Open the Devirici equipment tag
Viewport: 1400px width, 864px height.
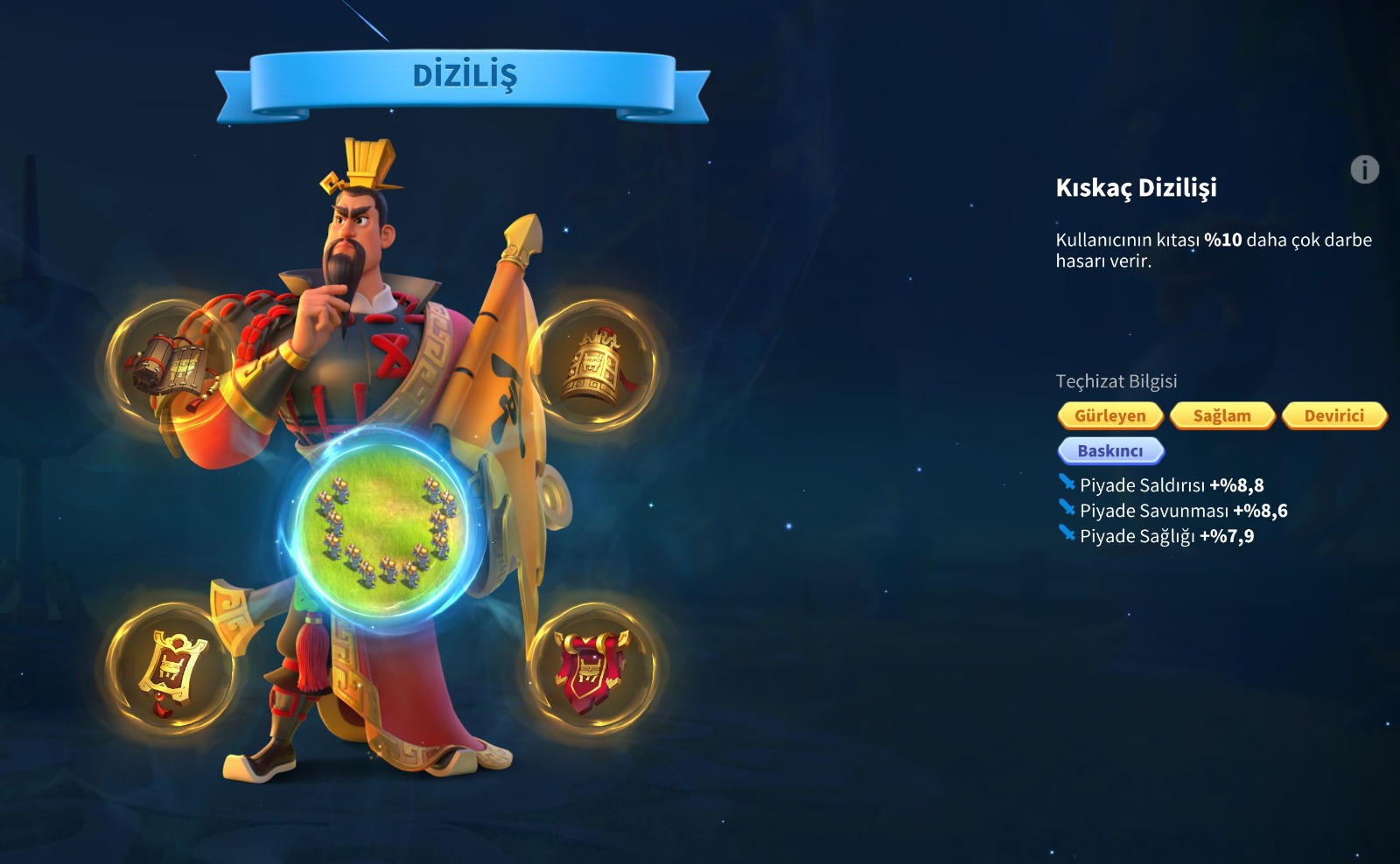point(1333,415)
